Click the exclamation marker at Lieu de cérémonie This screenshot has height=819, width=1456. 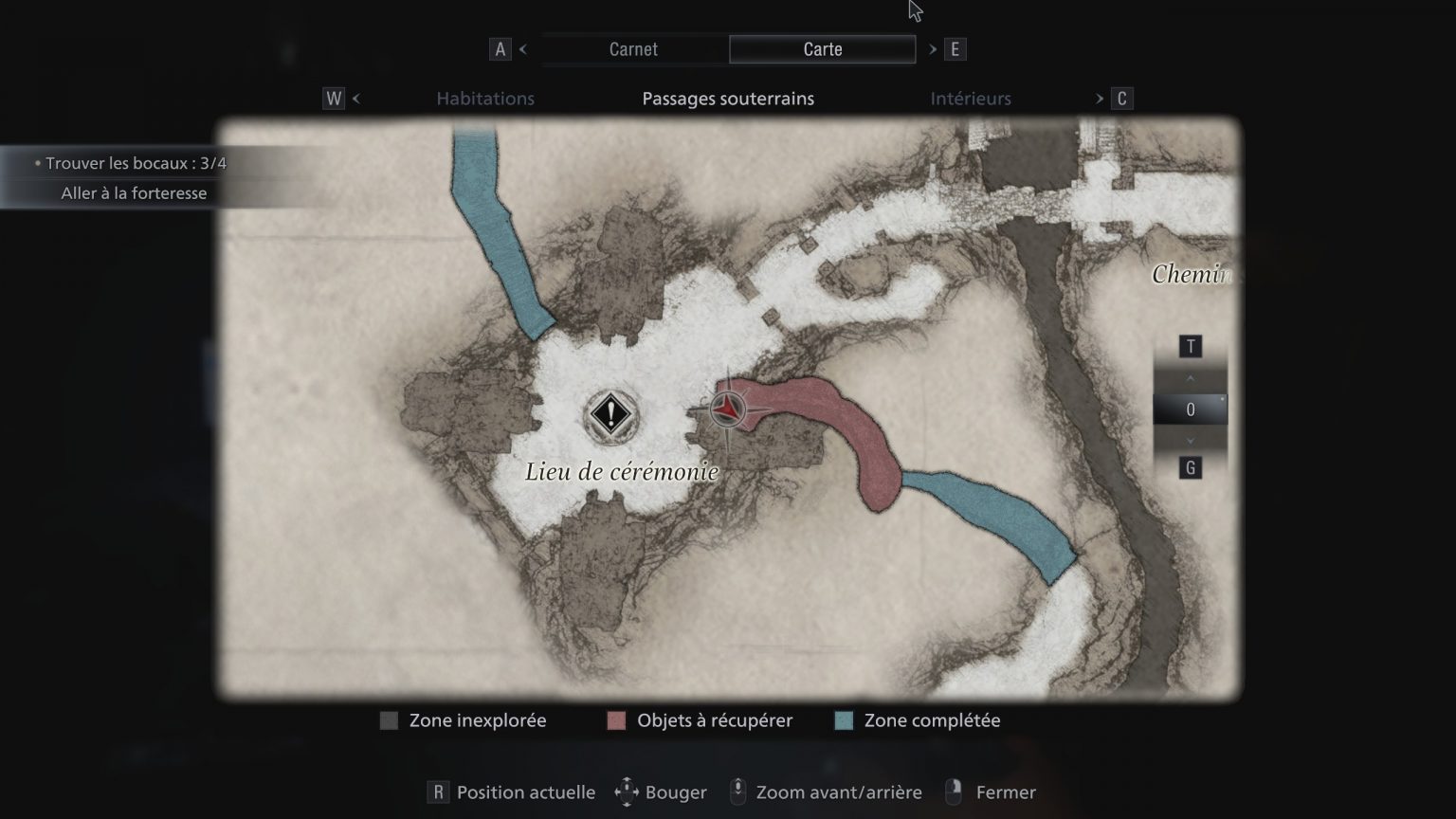point(610,414)
